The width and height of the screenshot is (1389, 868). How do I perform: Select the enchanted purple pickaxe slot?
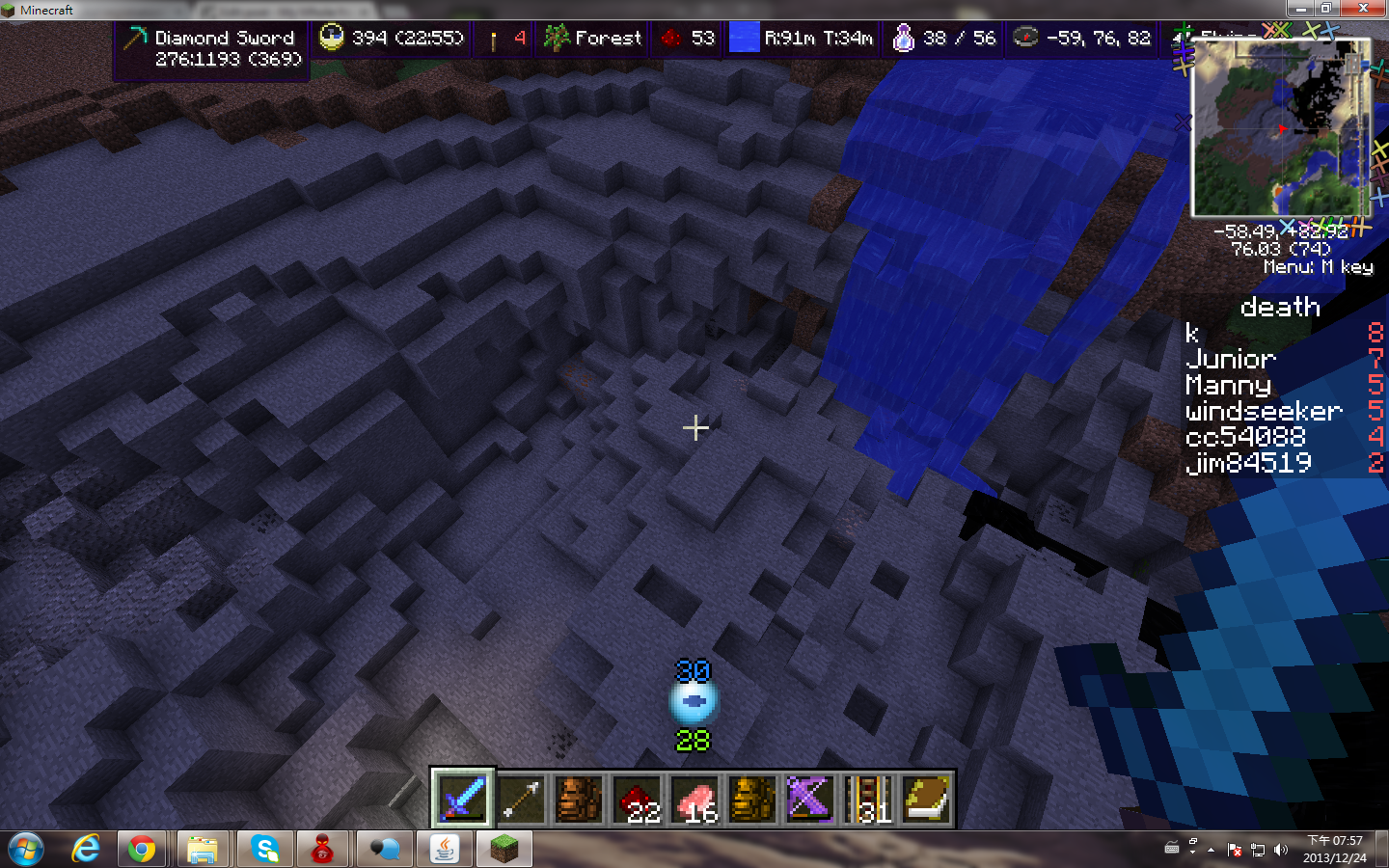(x=810, y=799)
